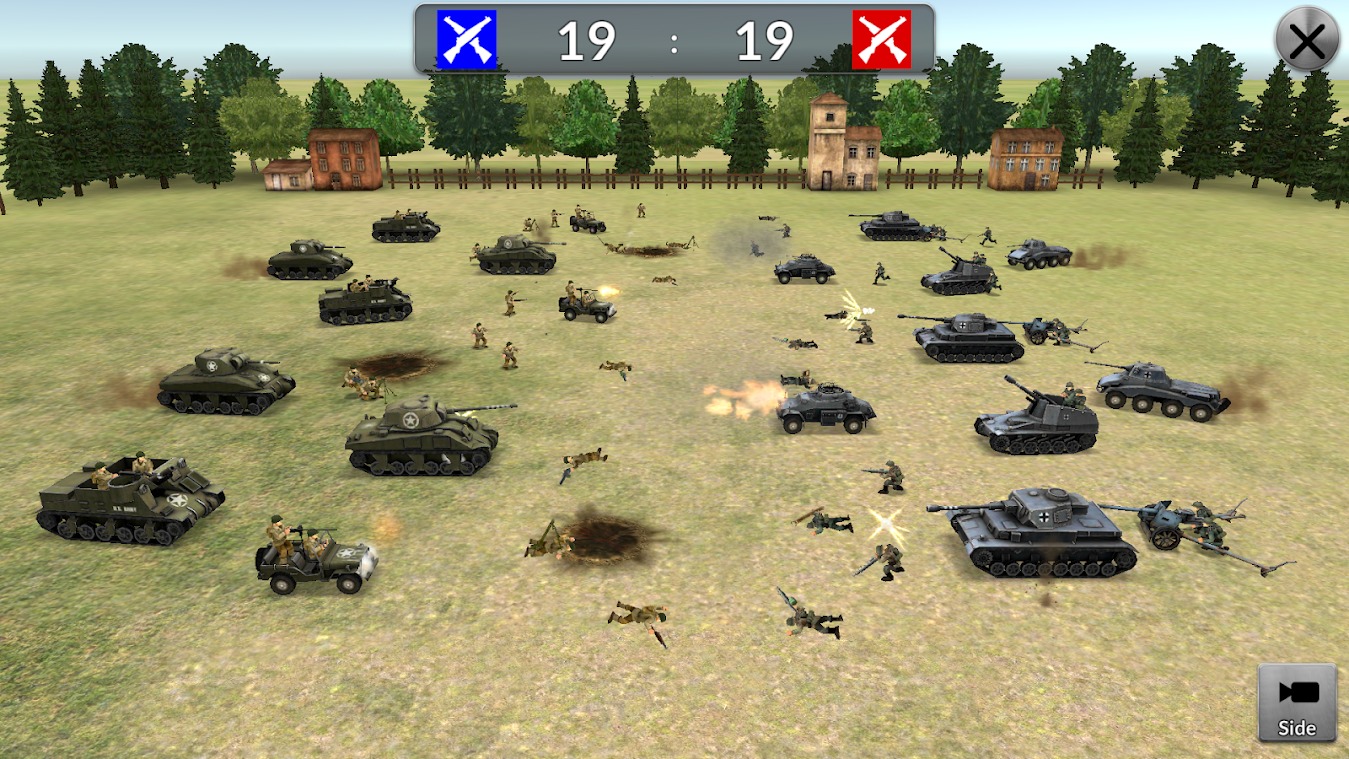This screenshot has height=759, width=1349.
Task: Click the red team's score of 19
Action: point(765,41)
